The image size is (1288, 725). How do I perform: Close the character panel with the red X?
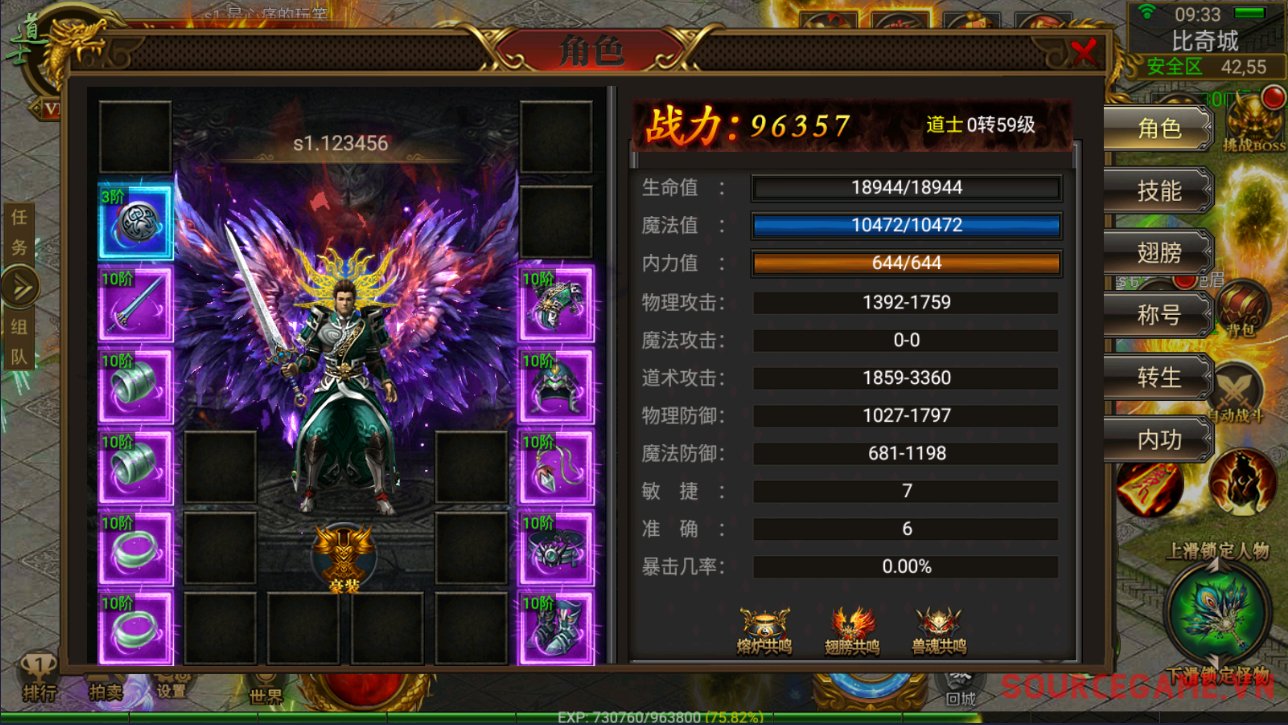pyautogui.click(x=1084, y=51)
